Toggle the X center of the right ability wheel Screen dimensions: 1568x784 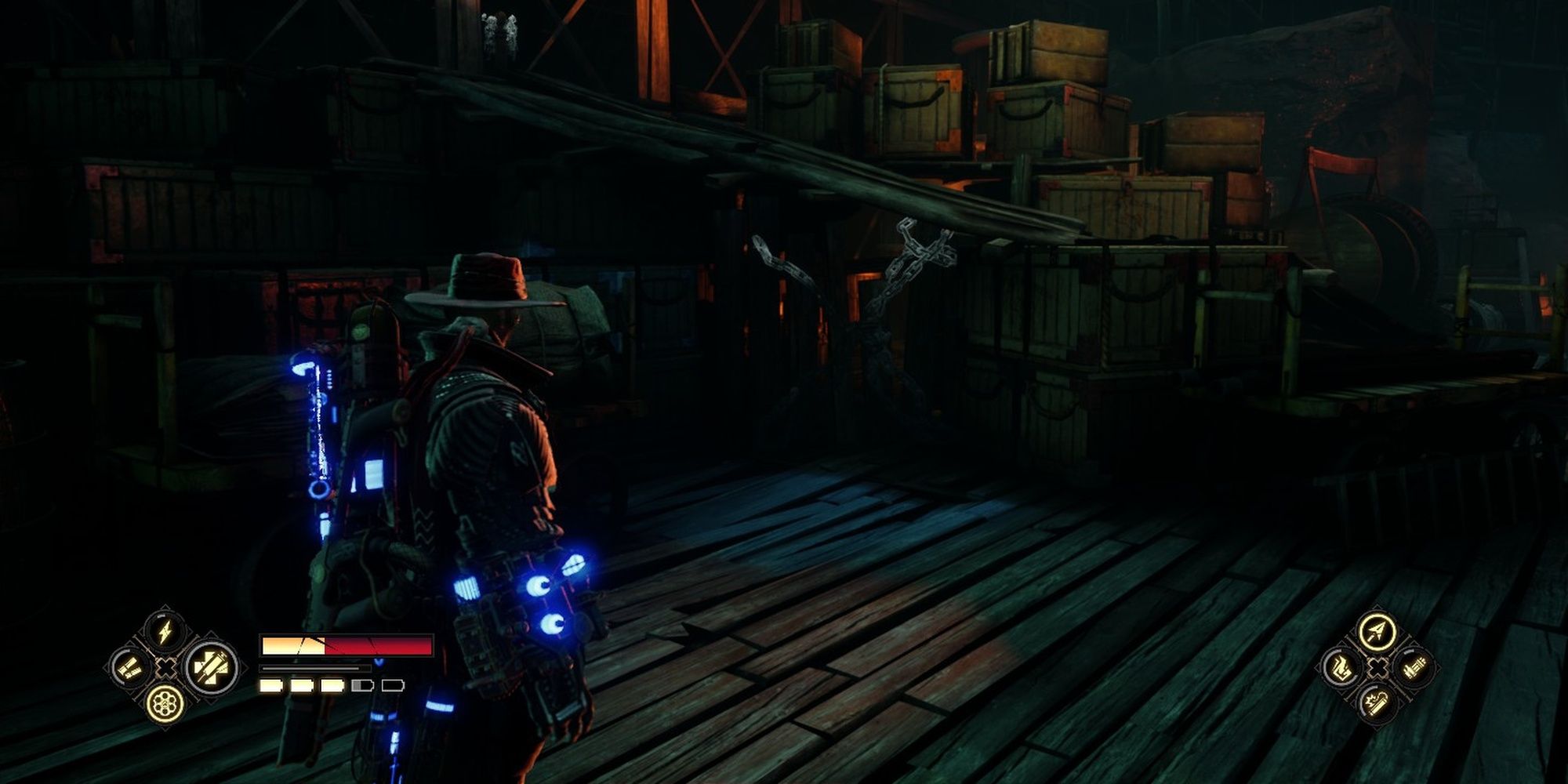(1377, 666)
